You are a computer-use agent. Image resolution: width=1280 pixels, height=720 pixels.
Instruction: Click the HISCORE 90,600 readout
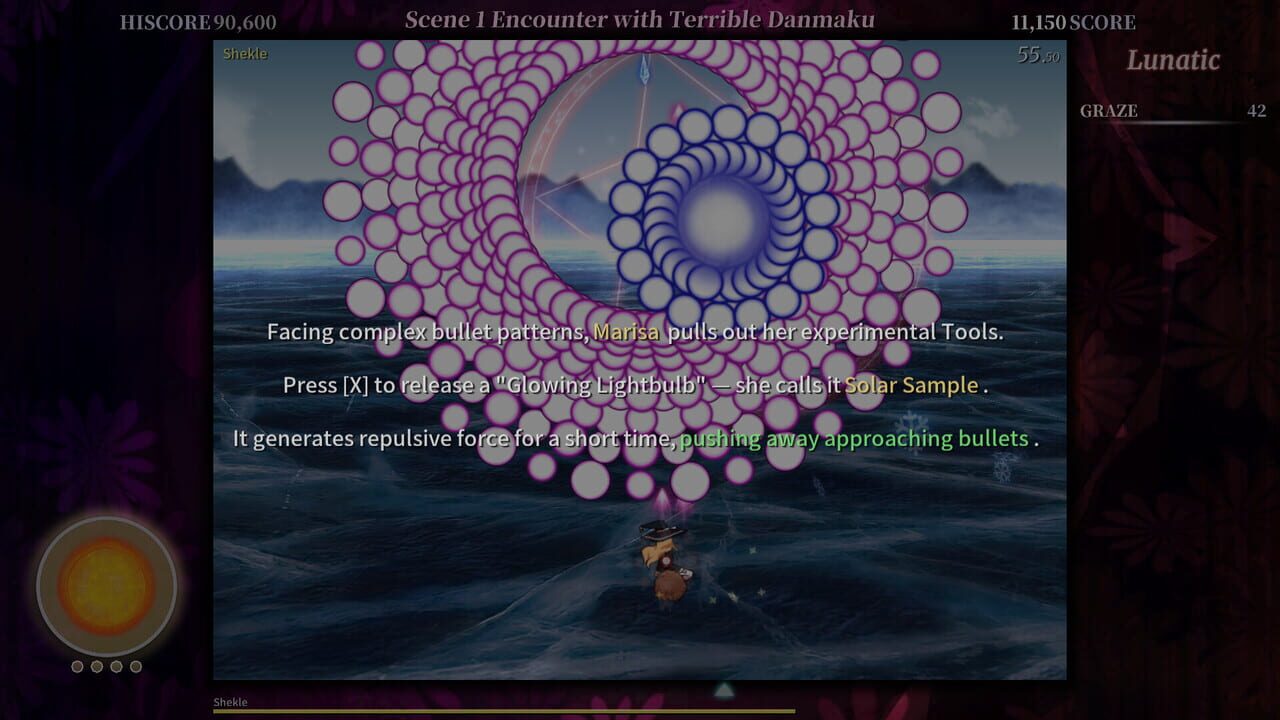coord(196,20)
